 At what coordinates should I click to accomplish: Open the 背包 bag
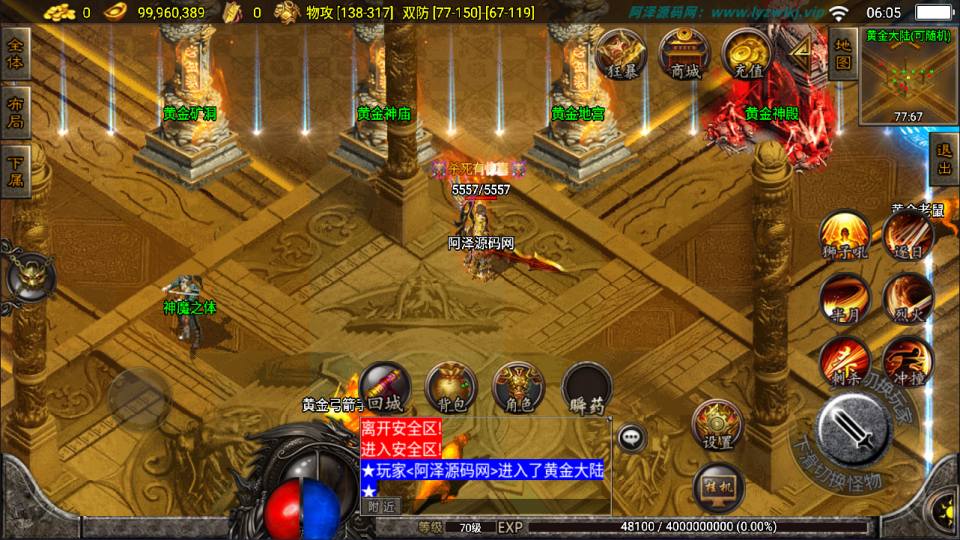pos(452,388)
